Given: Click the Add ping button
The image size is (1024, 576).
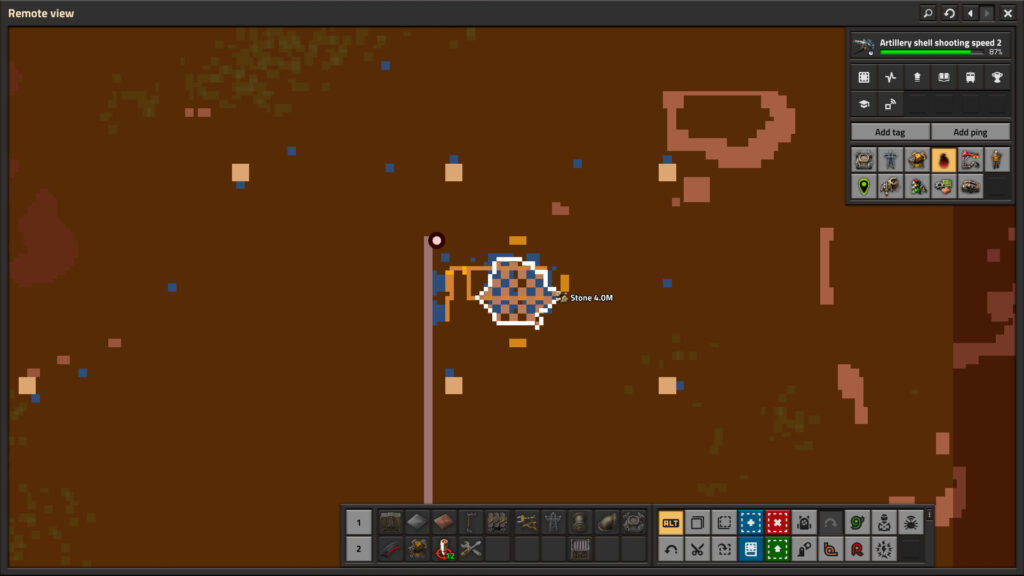Looking at the screenshot, I should (969, 132).
